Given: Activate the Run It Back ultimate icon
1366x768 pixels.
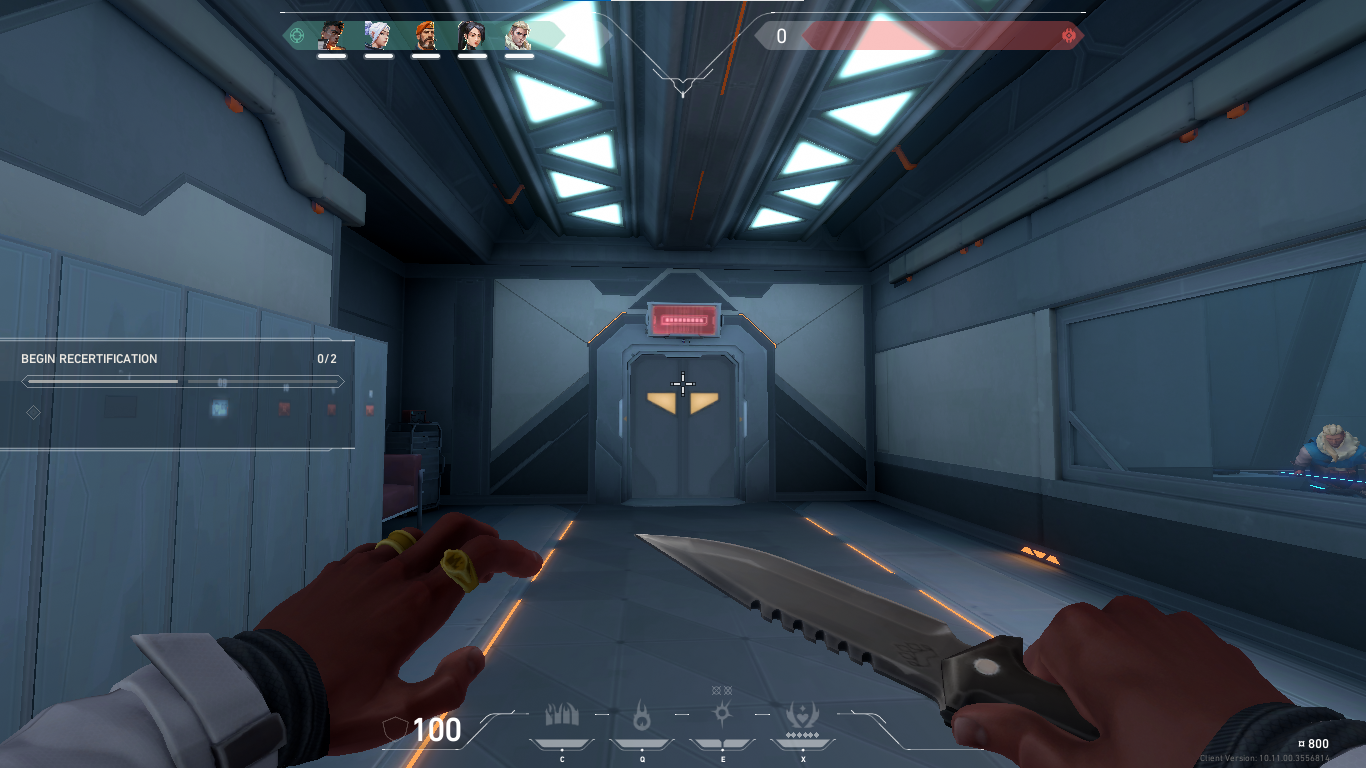Looking at the screenshot, I should 802,716.
